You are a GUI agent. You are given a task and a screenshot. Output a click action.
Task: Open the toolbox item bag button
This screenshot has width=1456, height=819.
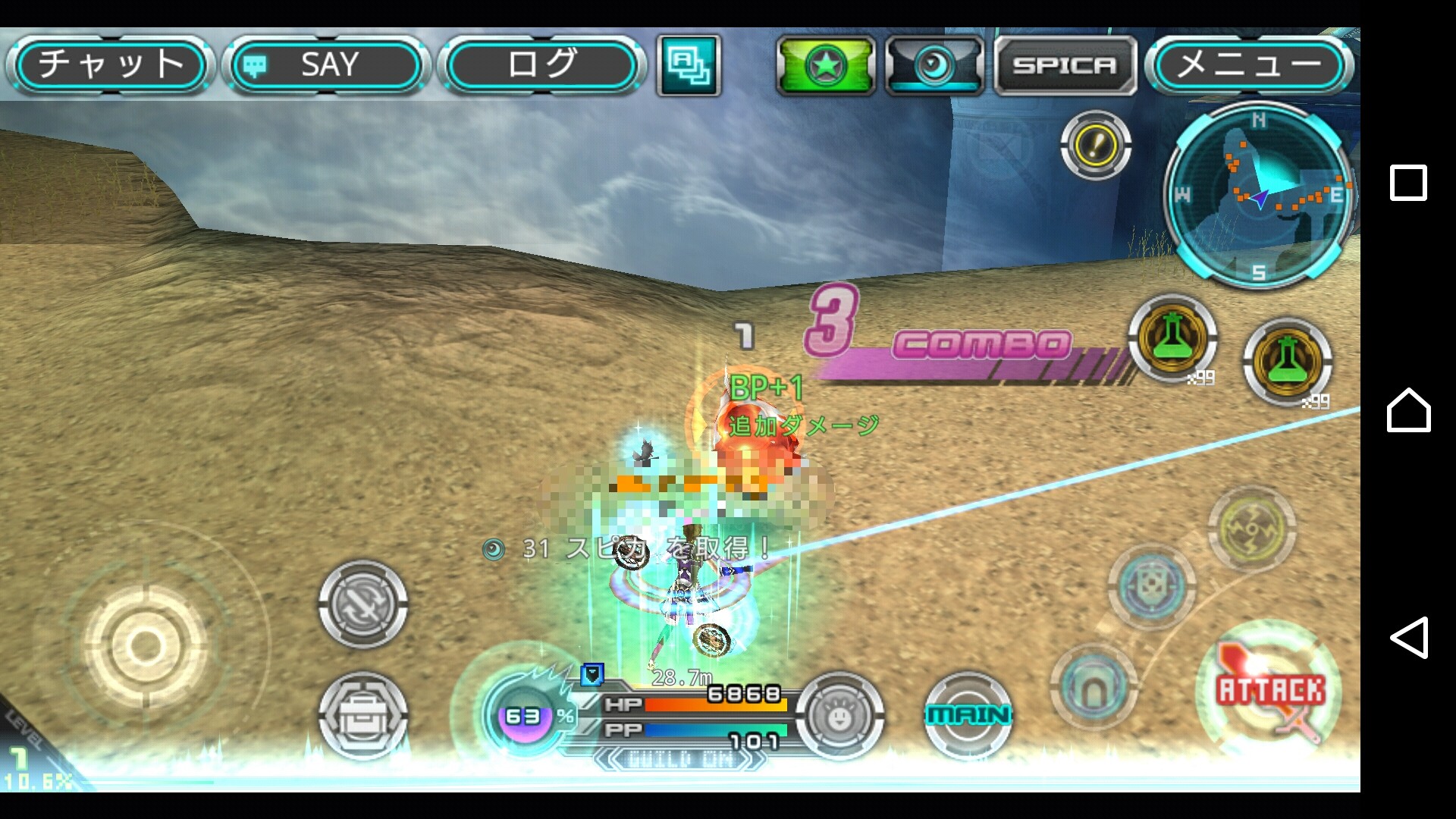(x=362, y=714)
